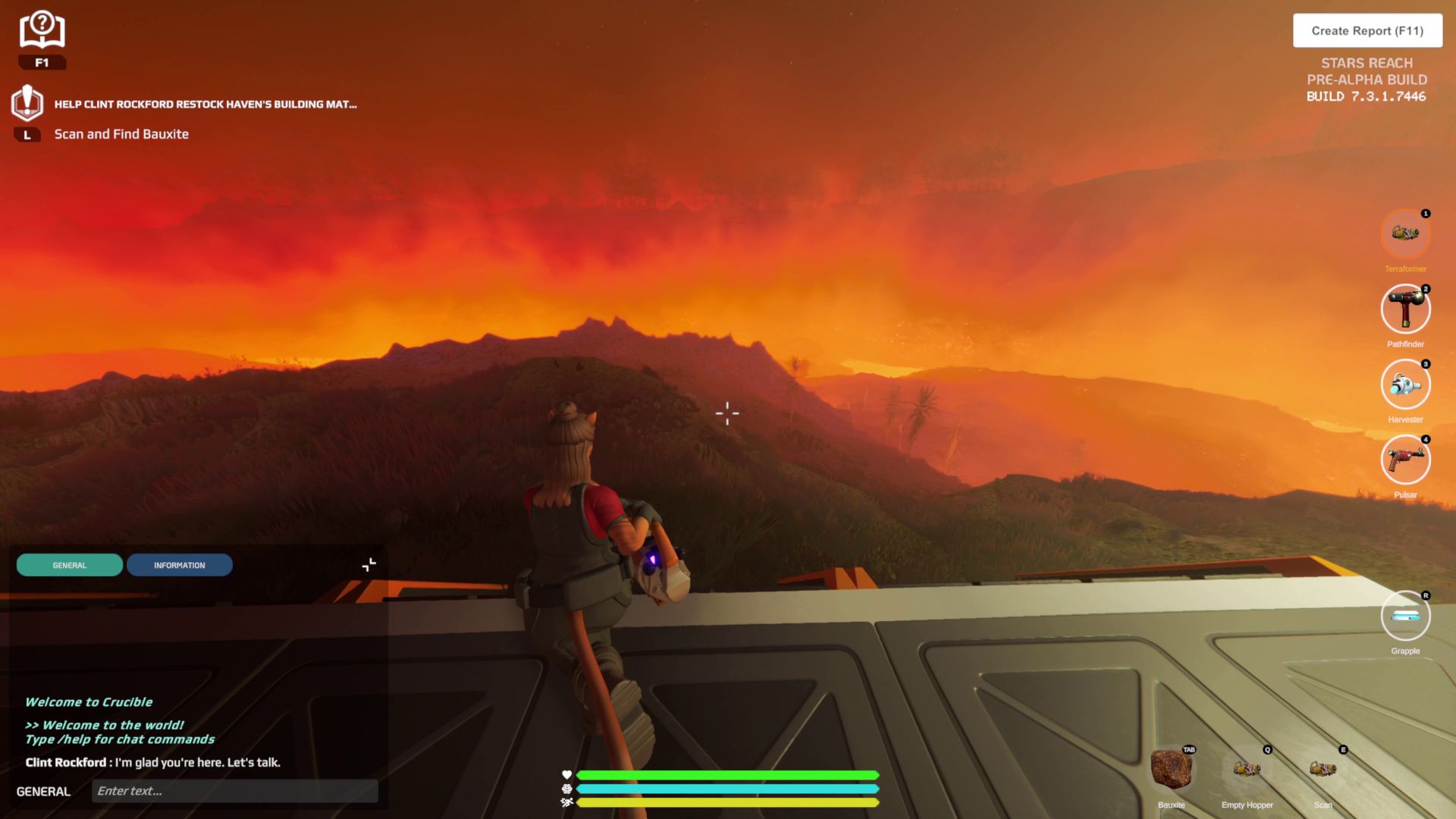Choose the Empty Hopper slot
Image resolution: width=1456 pixels, height=819 pixels.
(1247, 770)
